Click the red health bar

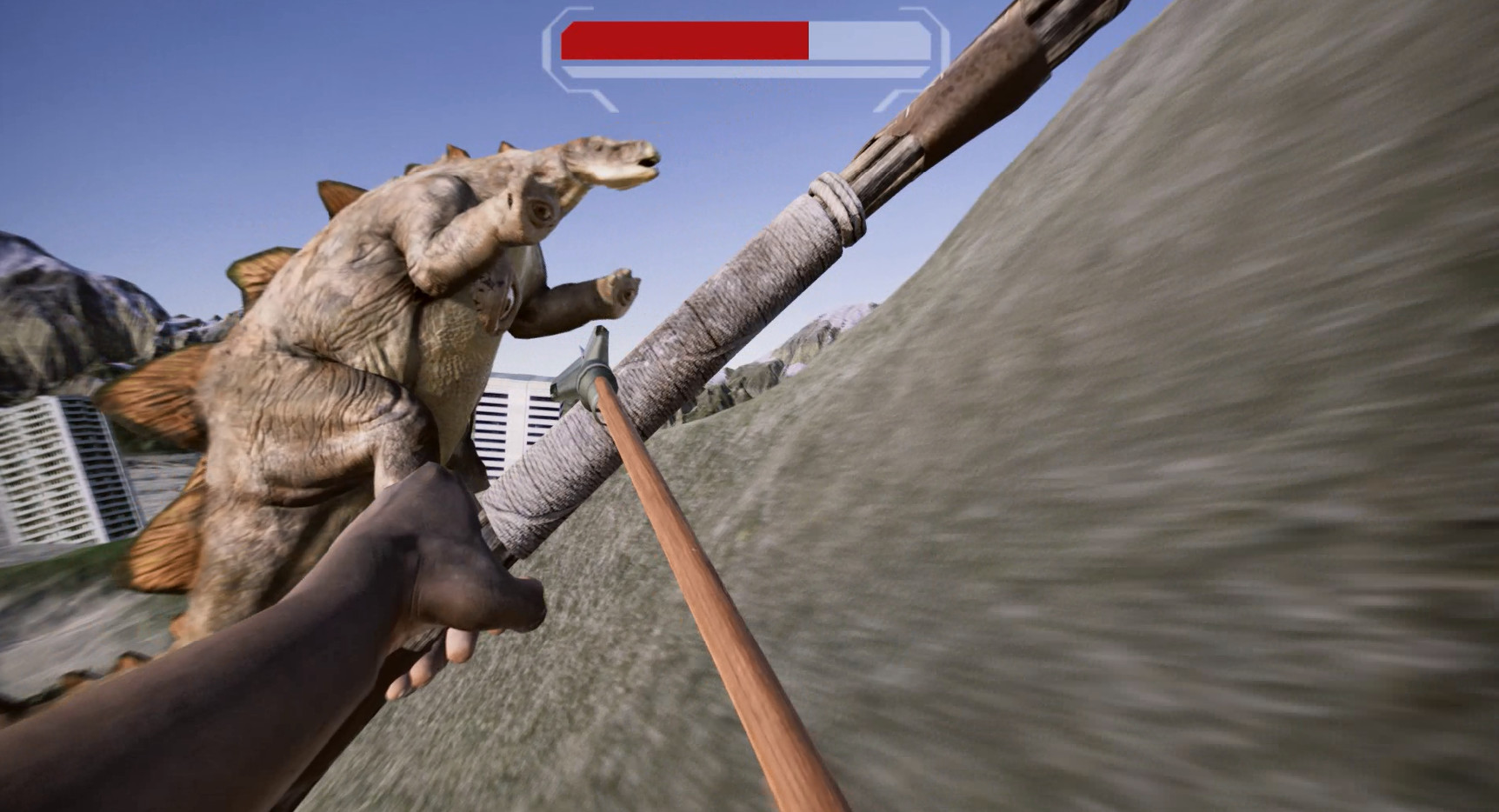pos(687,38)
